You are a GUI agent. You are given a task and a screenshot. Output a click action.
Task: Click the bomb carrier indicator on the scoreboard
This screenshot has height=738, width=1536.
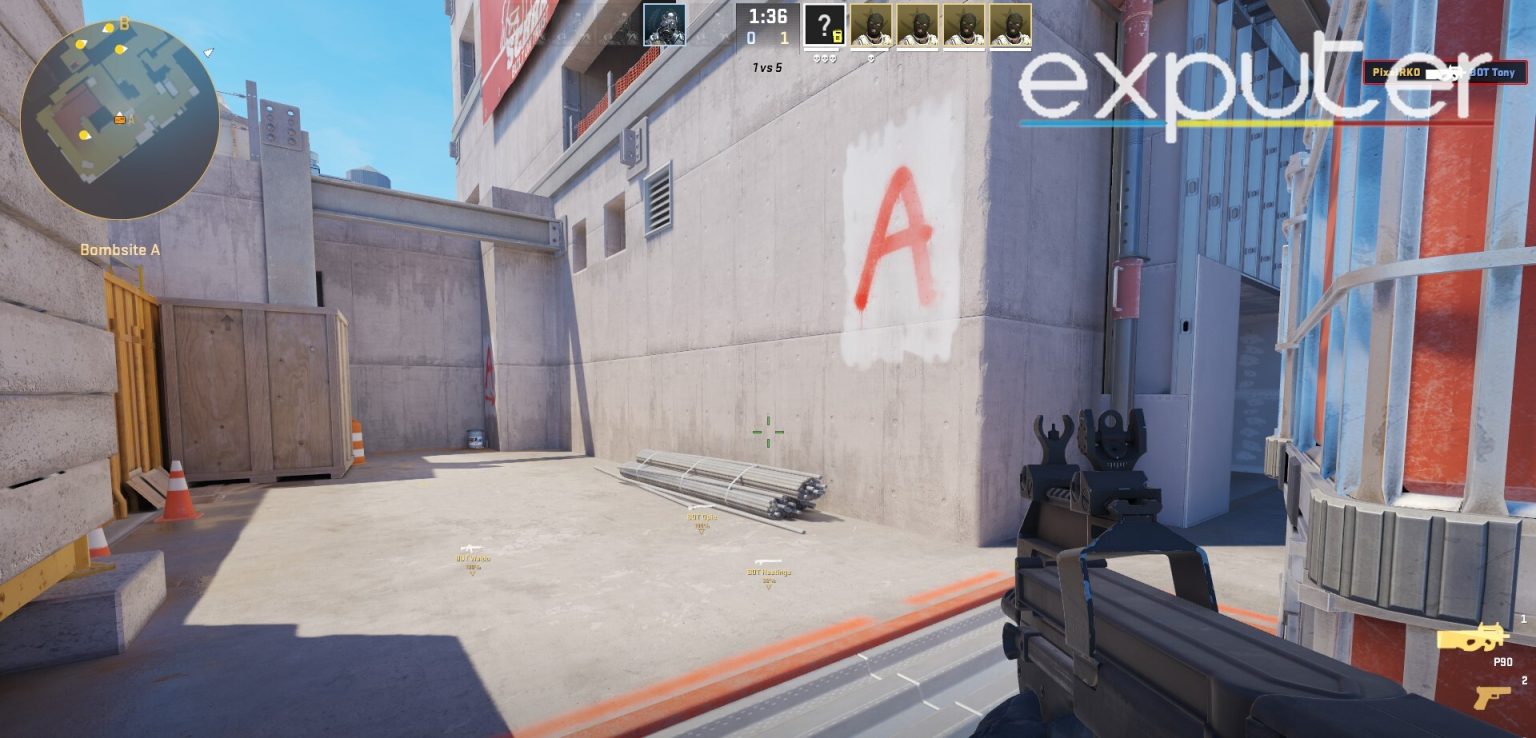836,37
